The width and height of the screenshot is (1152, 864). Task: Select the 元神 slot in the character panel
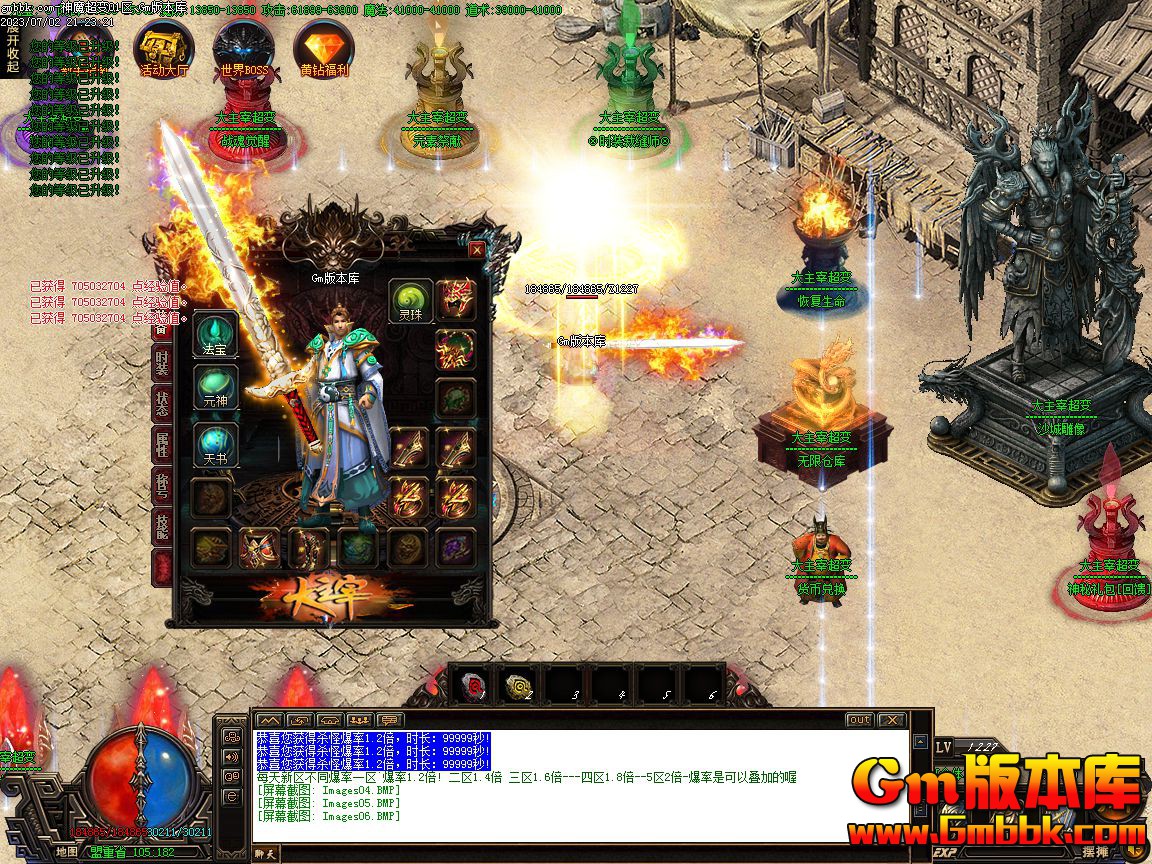(215, 388)
